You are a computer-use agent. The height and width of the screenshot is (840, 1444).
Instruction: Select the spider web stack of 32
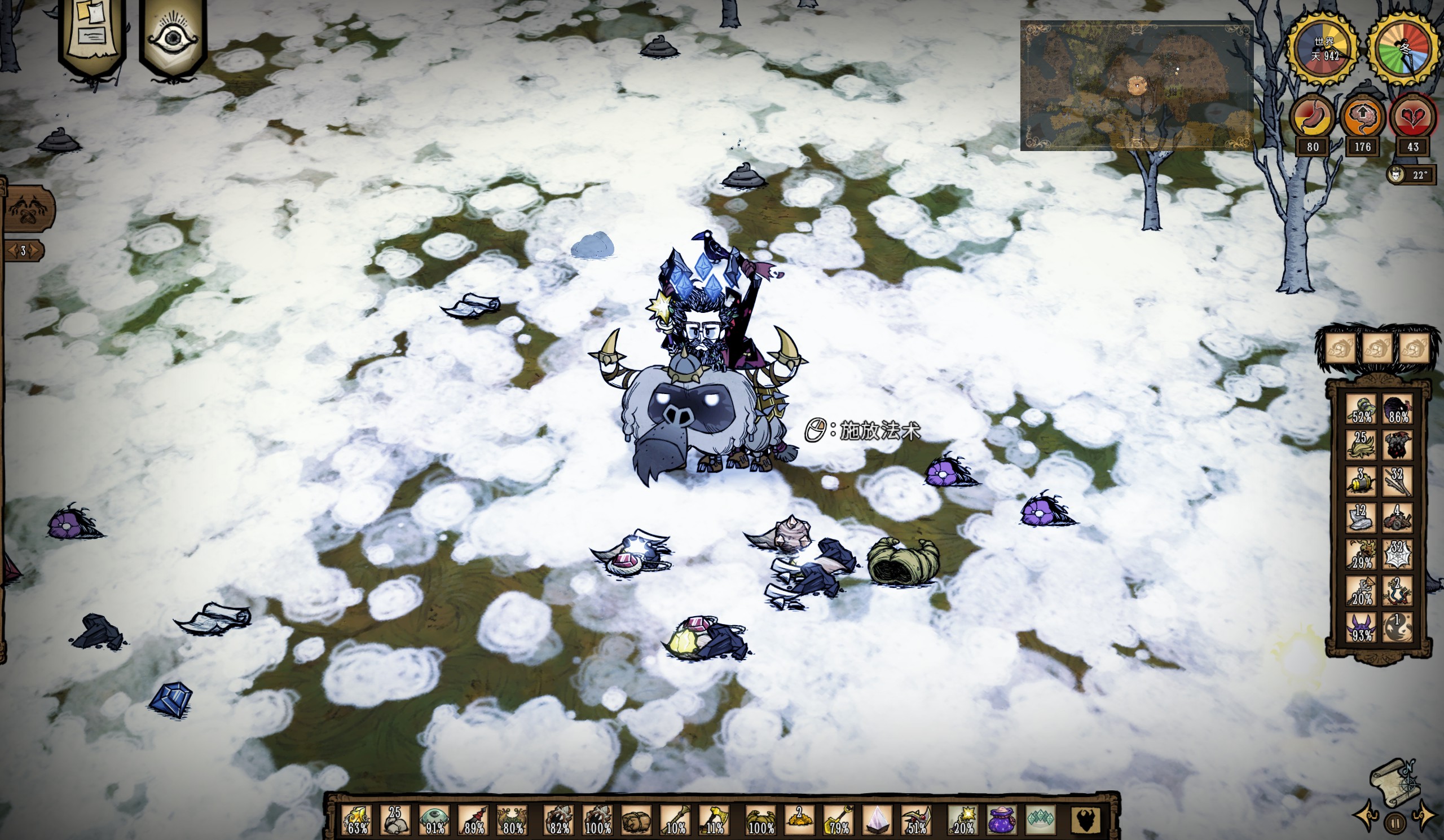(1397, 554)
